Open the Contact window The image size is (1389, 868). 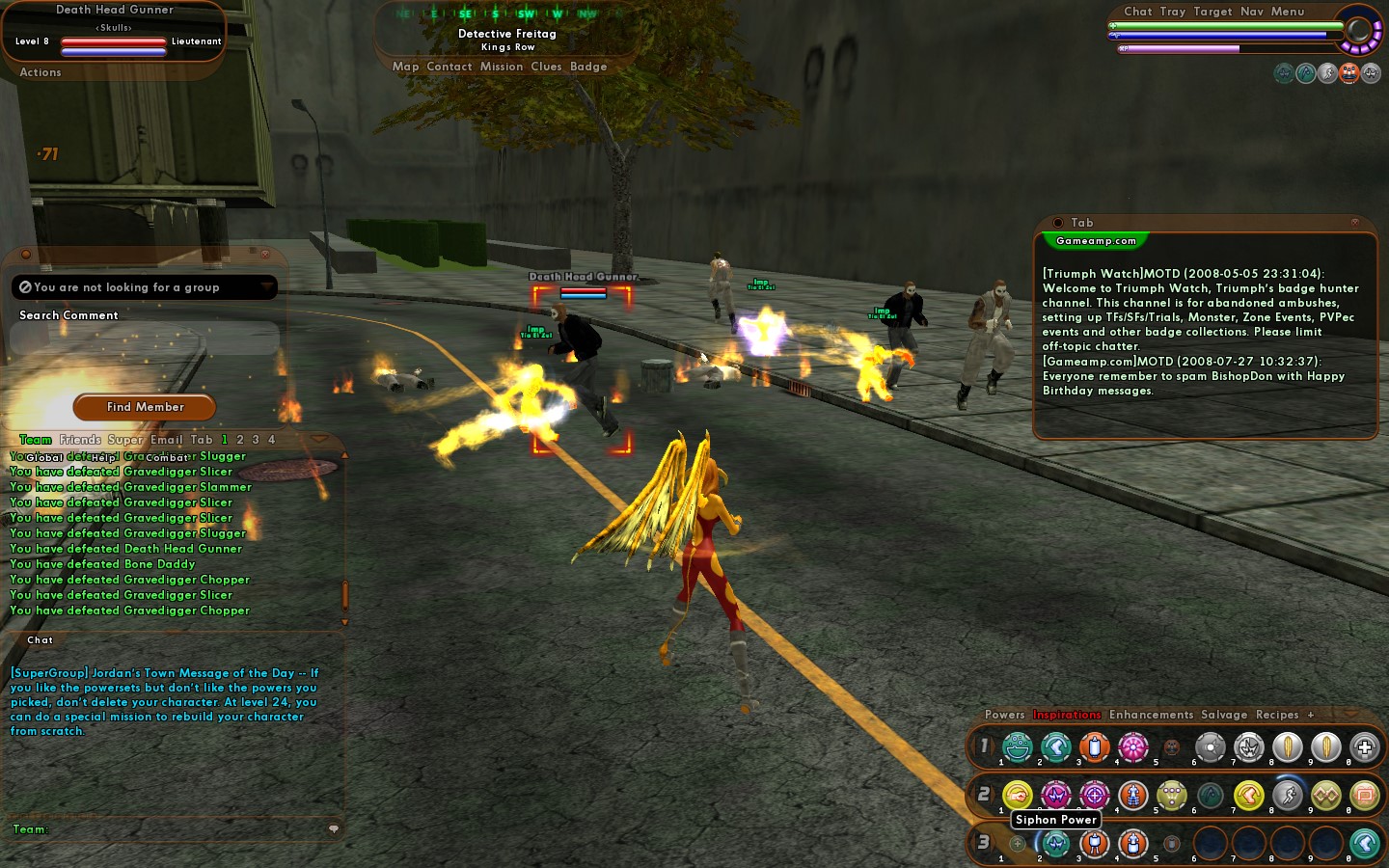point(449,67)
